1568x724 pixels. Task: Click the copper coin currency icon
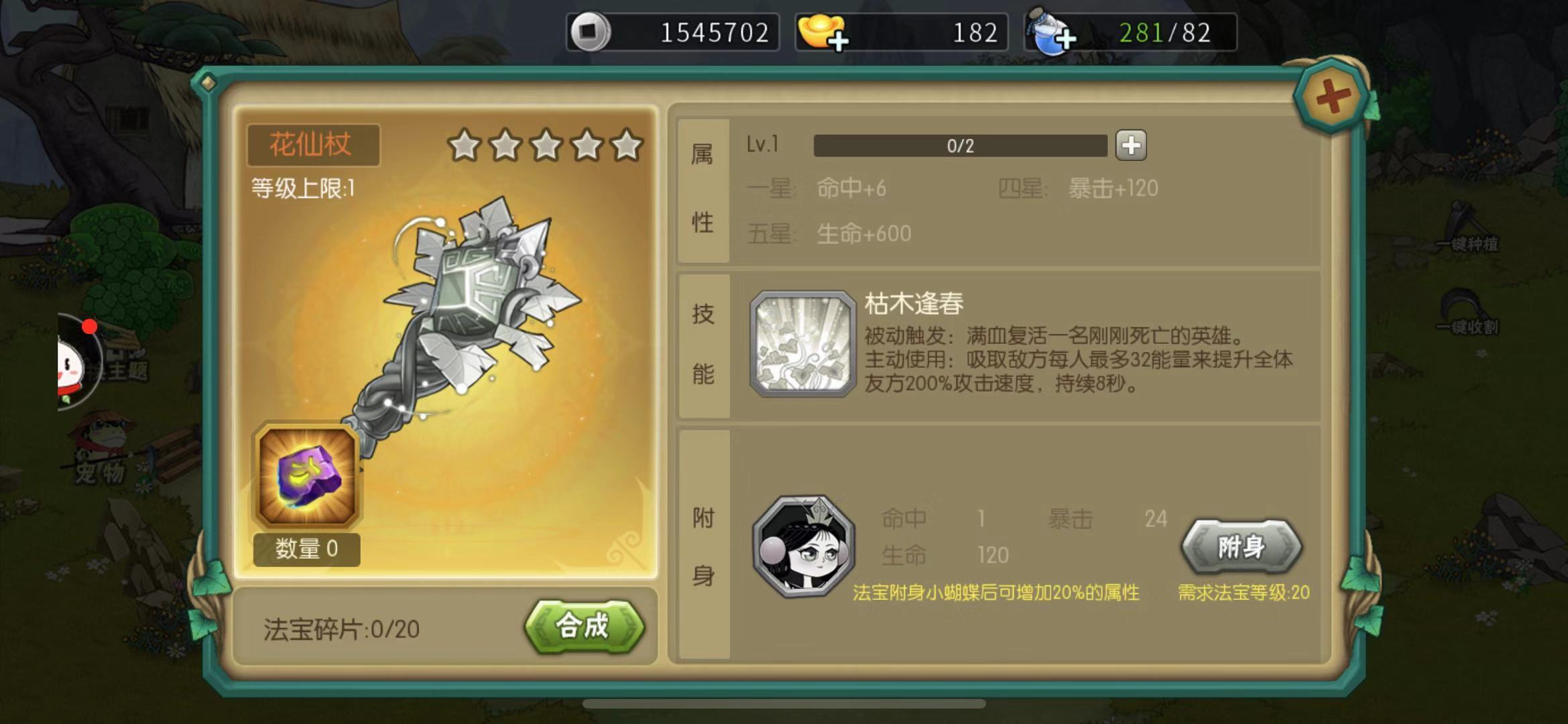[591, 31]
